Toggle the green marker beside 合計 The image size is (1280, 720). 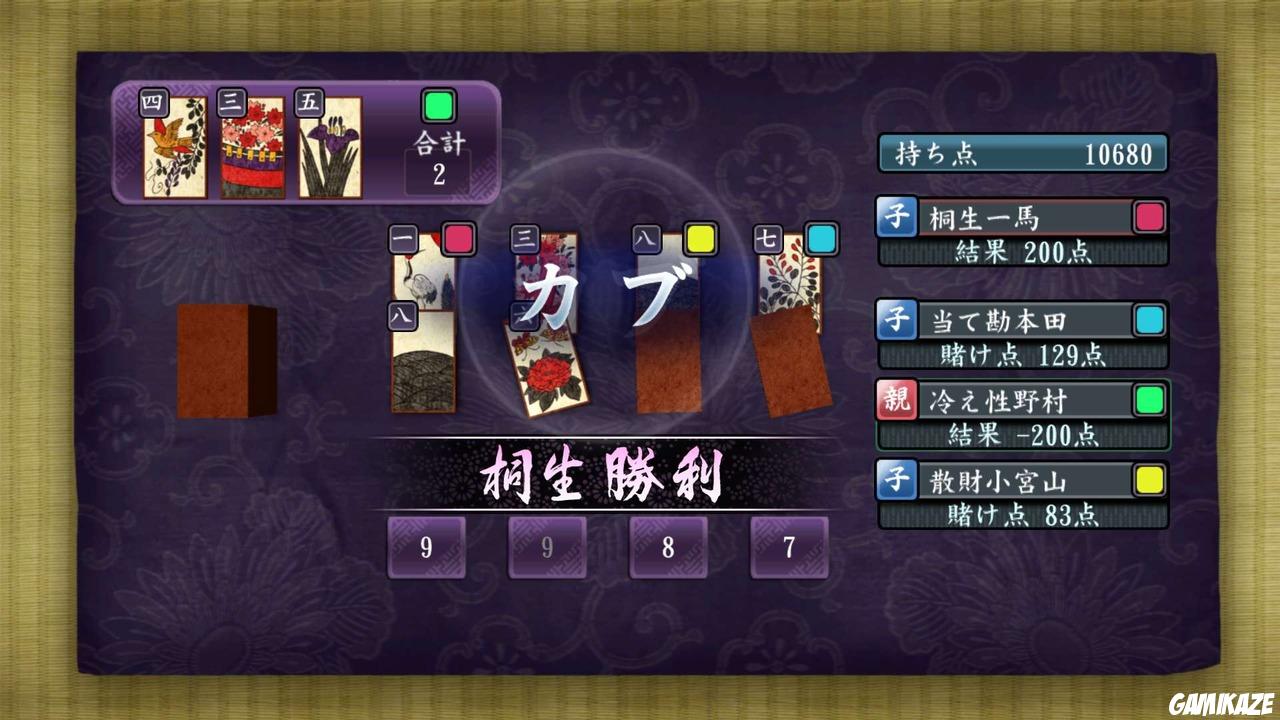[437, 104]
